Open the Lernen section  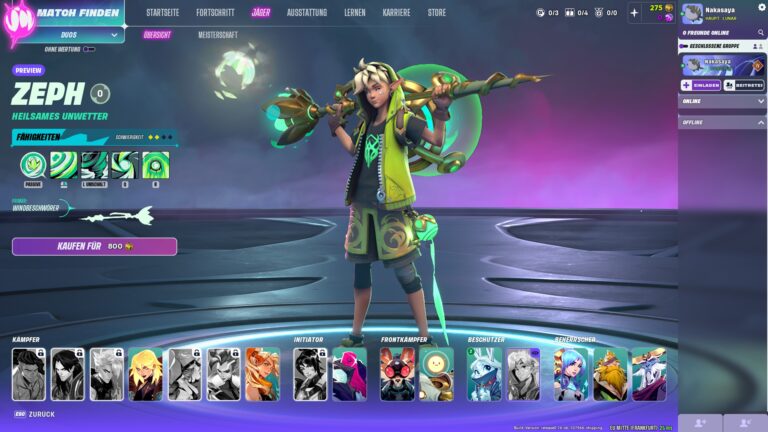coord(354,13)
